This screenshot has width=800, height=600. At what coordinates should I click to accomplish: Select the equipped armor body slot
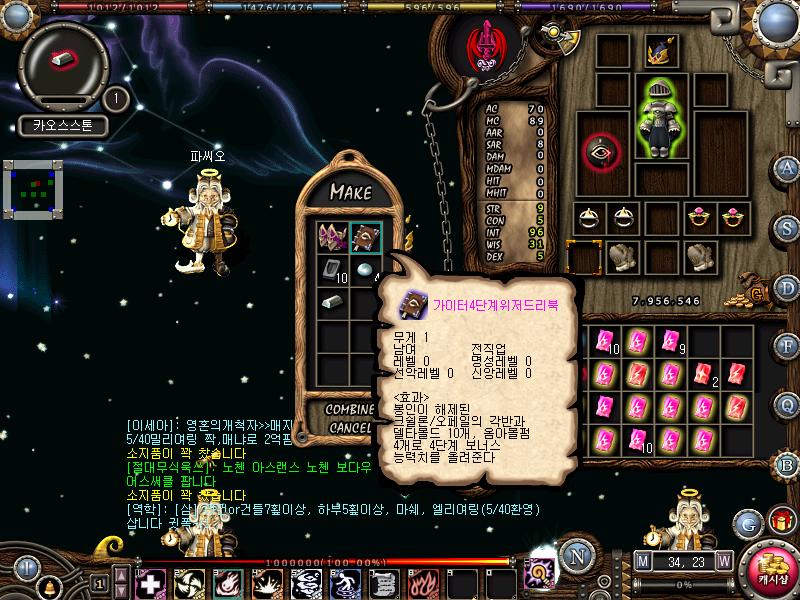coord(658,122)
